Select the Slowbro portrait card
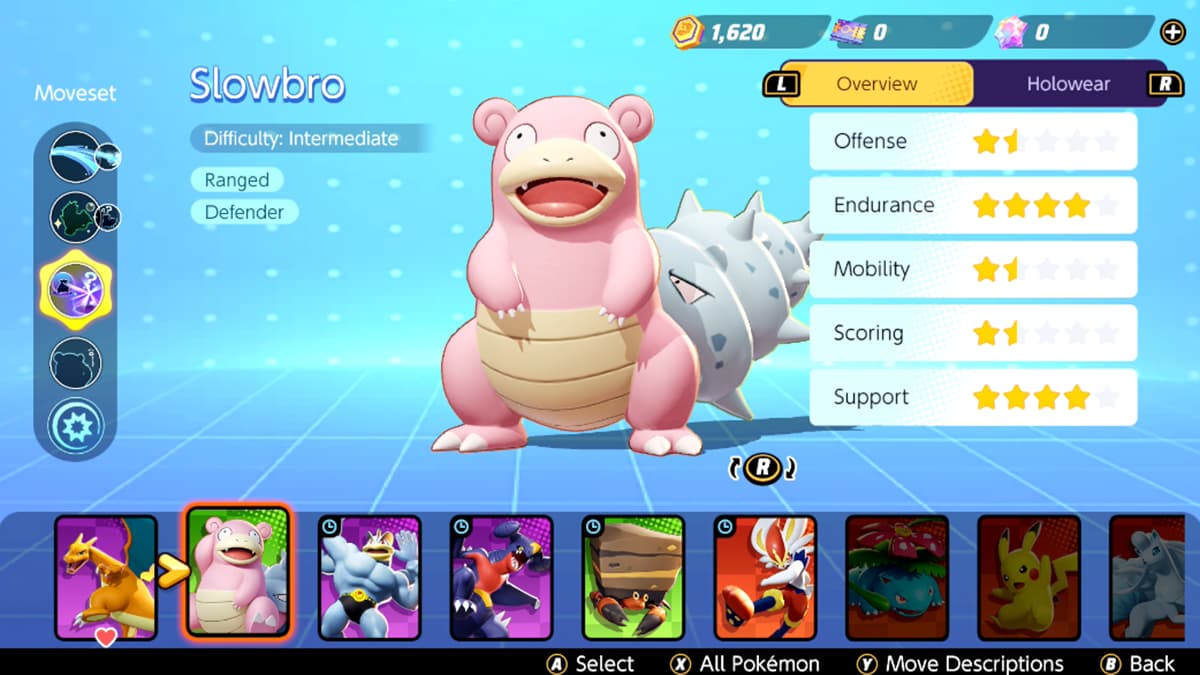 (238, 575)
